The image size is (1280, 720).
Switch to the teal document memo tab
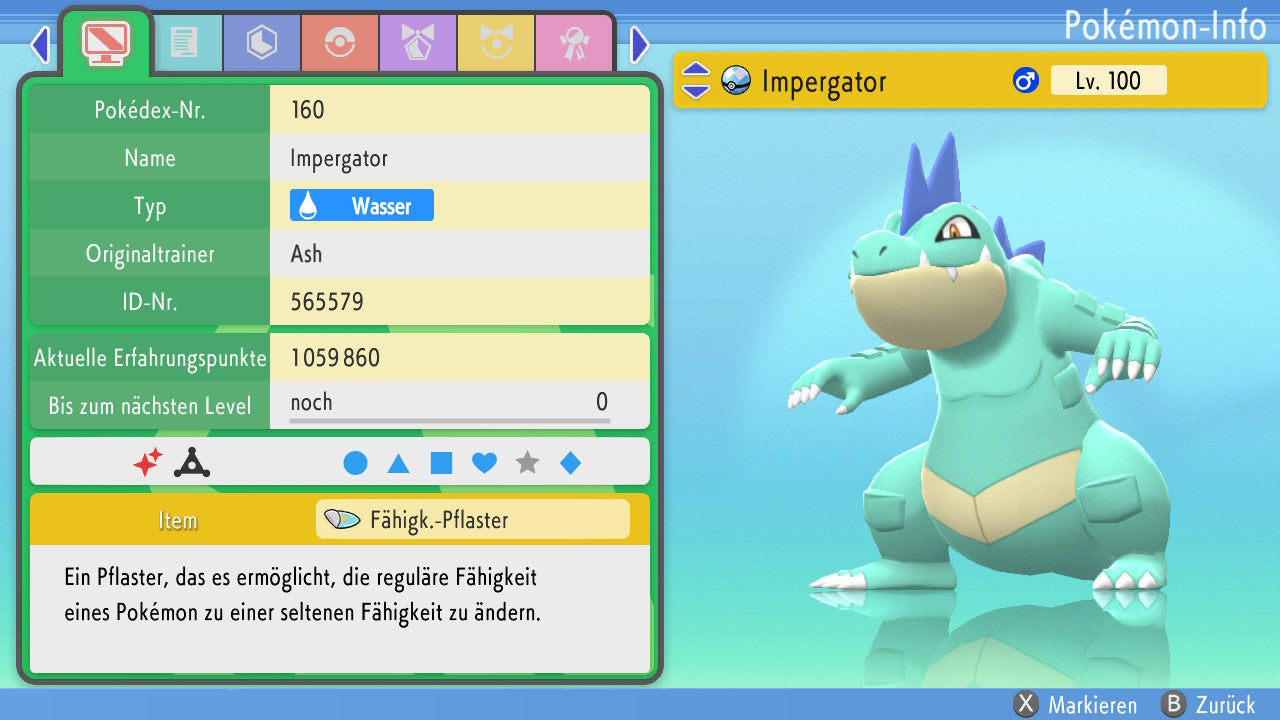[x=183, y=43]
